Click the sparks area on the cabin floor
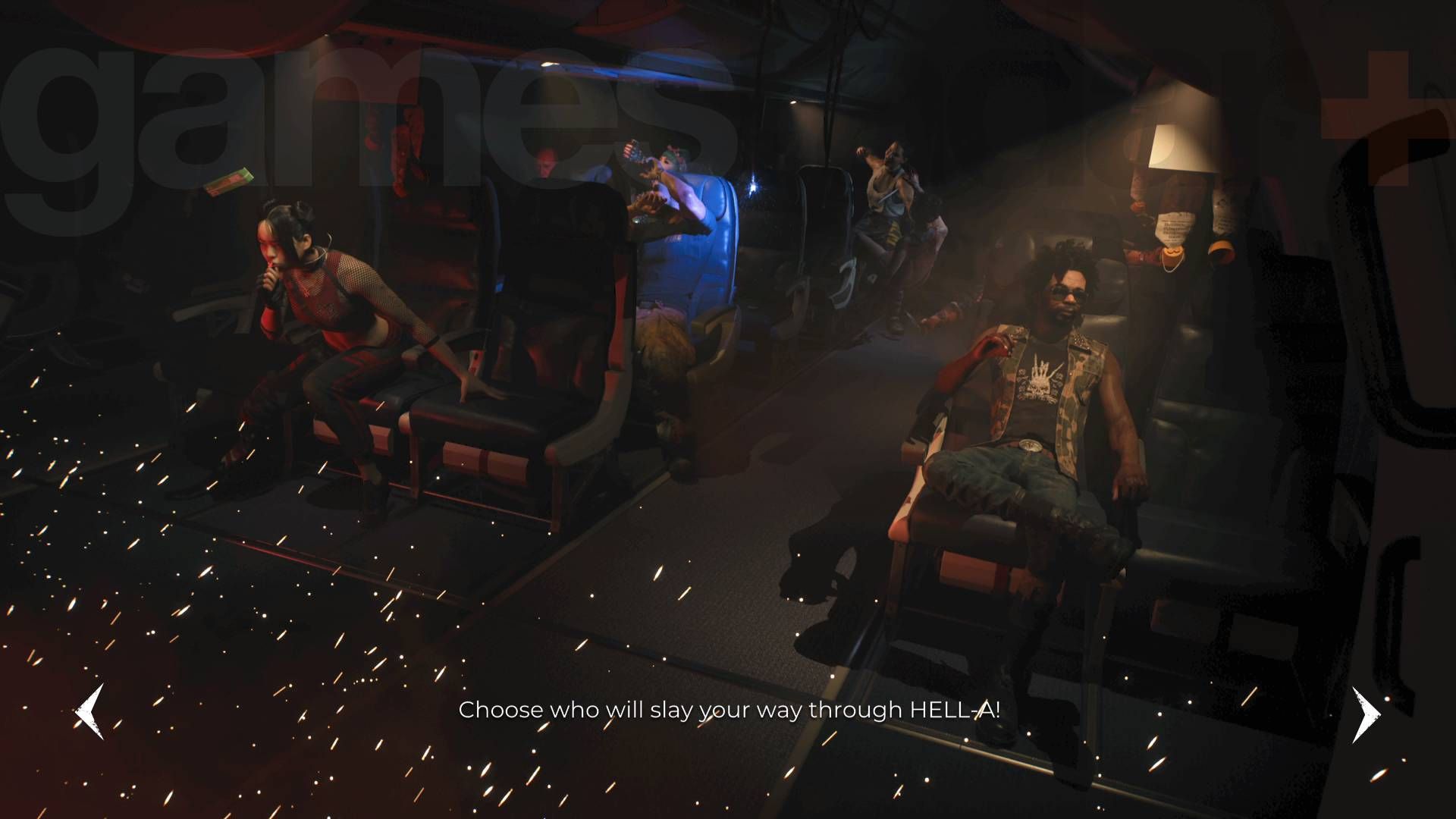This screenshot has height=819, width=1456. pyautogui.click(x=265, y=645)
